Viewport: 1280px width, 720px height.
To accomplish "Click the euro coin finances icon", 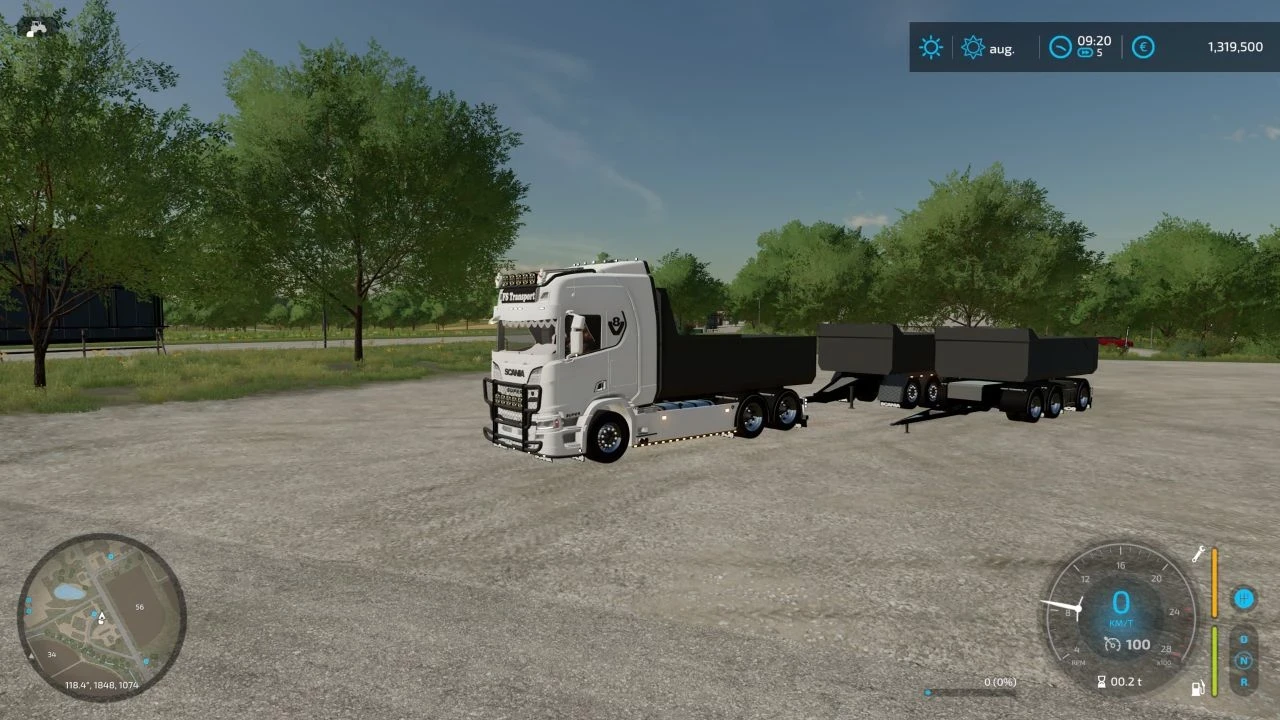I will click(1143, 47).
